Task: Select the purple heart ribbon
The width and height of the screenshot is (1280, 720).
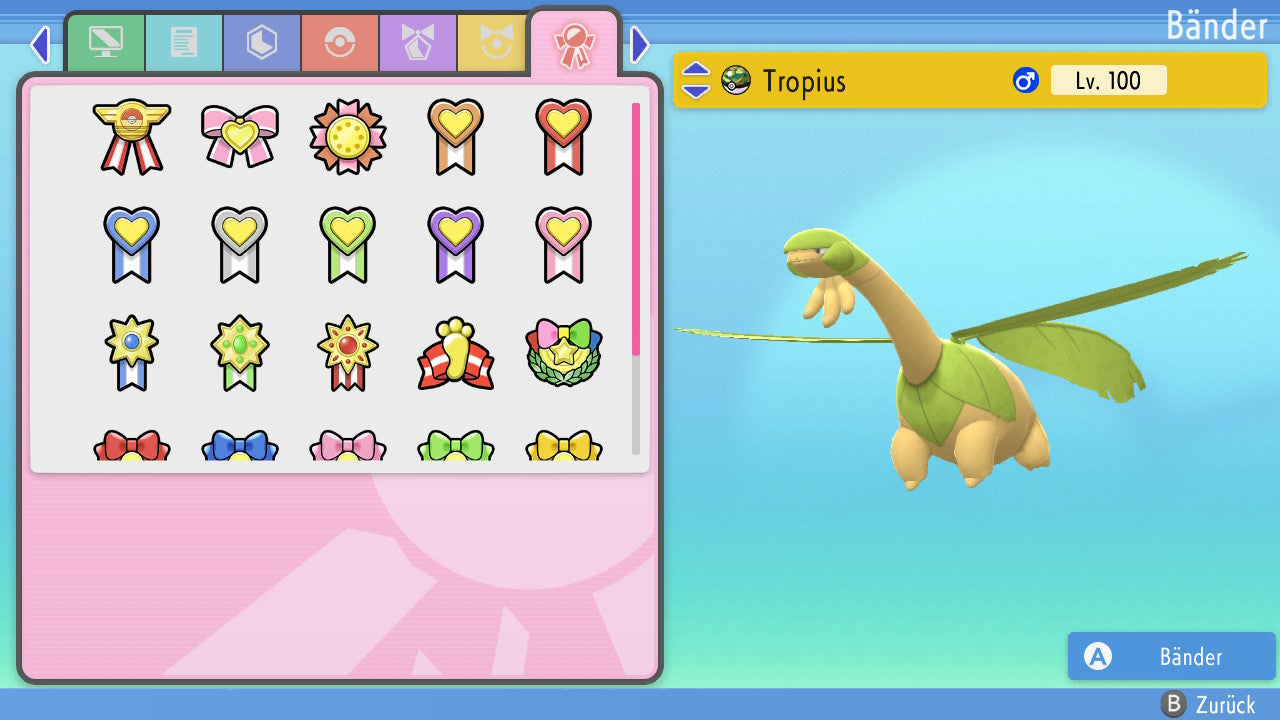Action: click(x=455, y=244)
